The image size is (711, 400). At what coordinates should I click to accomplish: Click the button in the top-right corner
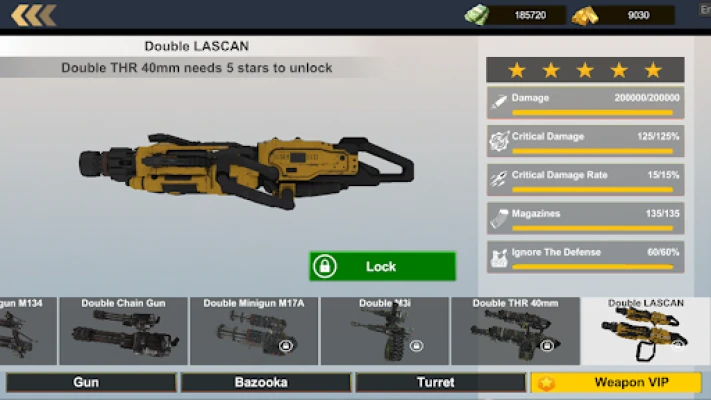[x=702, y=9]
